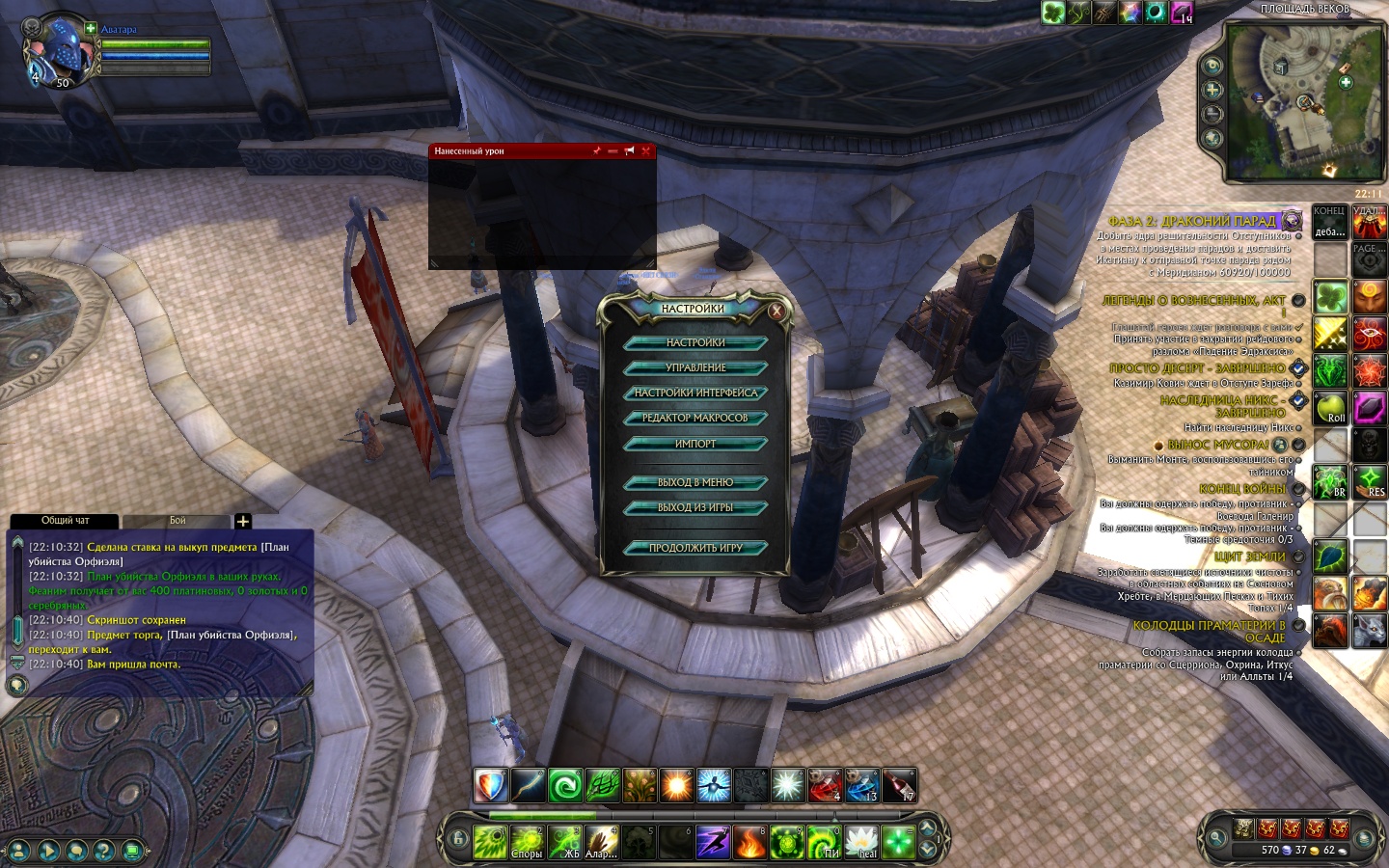
Task: Cast the lotus heal ability
Action: (x=861, y=842)
